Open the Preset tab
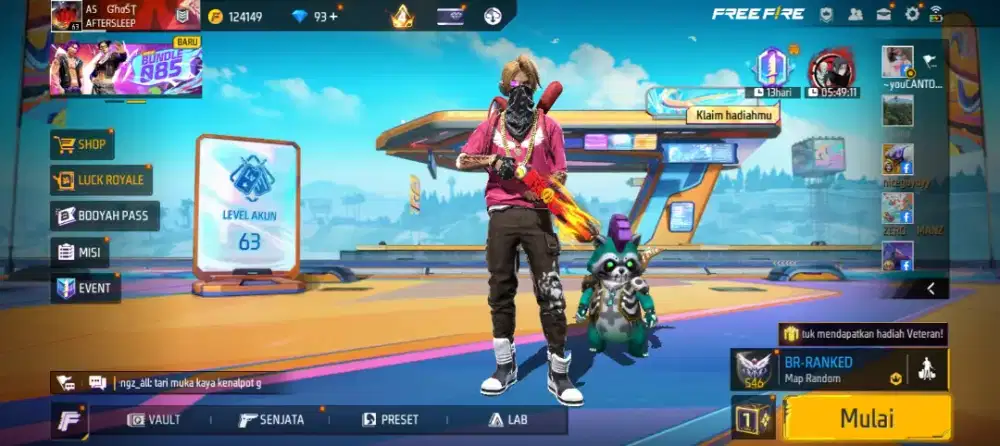1000x446 pixels. coord(390,420)
